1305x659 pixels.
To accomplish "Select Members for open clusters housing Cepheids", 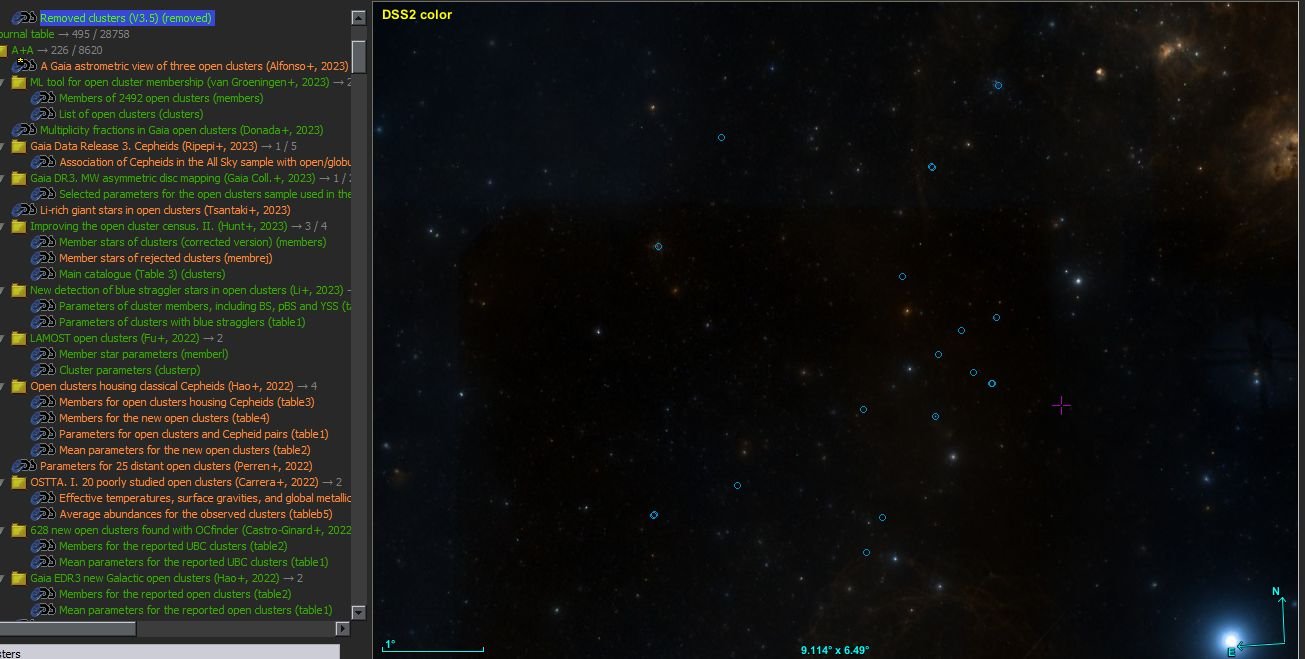I will (x=186, y=402).
